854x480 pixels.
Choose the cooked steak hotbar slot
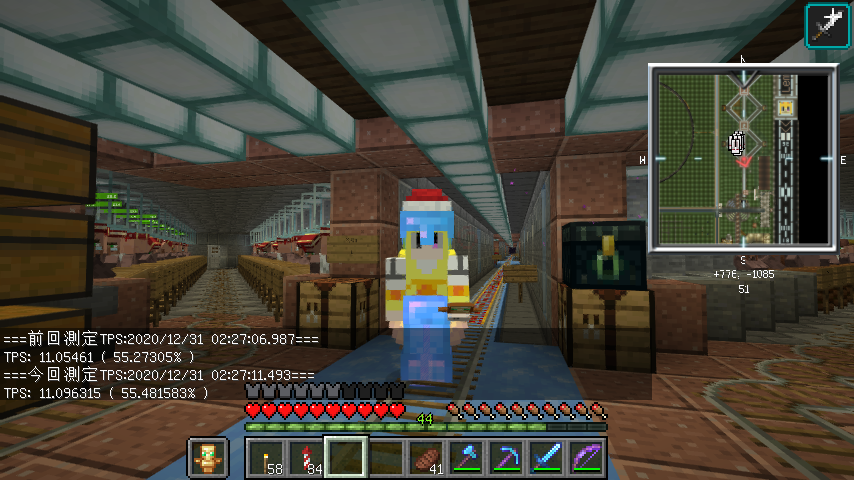(427, 459)
